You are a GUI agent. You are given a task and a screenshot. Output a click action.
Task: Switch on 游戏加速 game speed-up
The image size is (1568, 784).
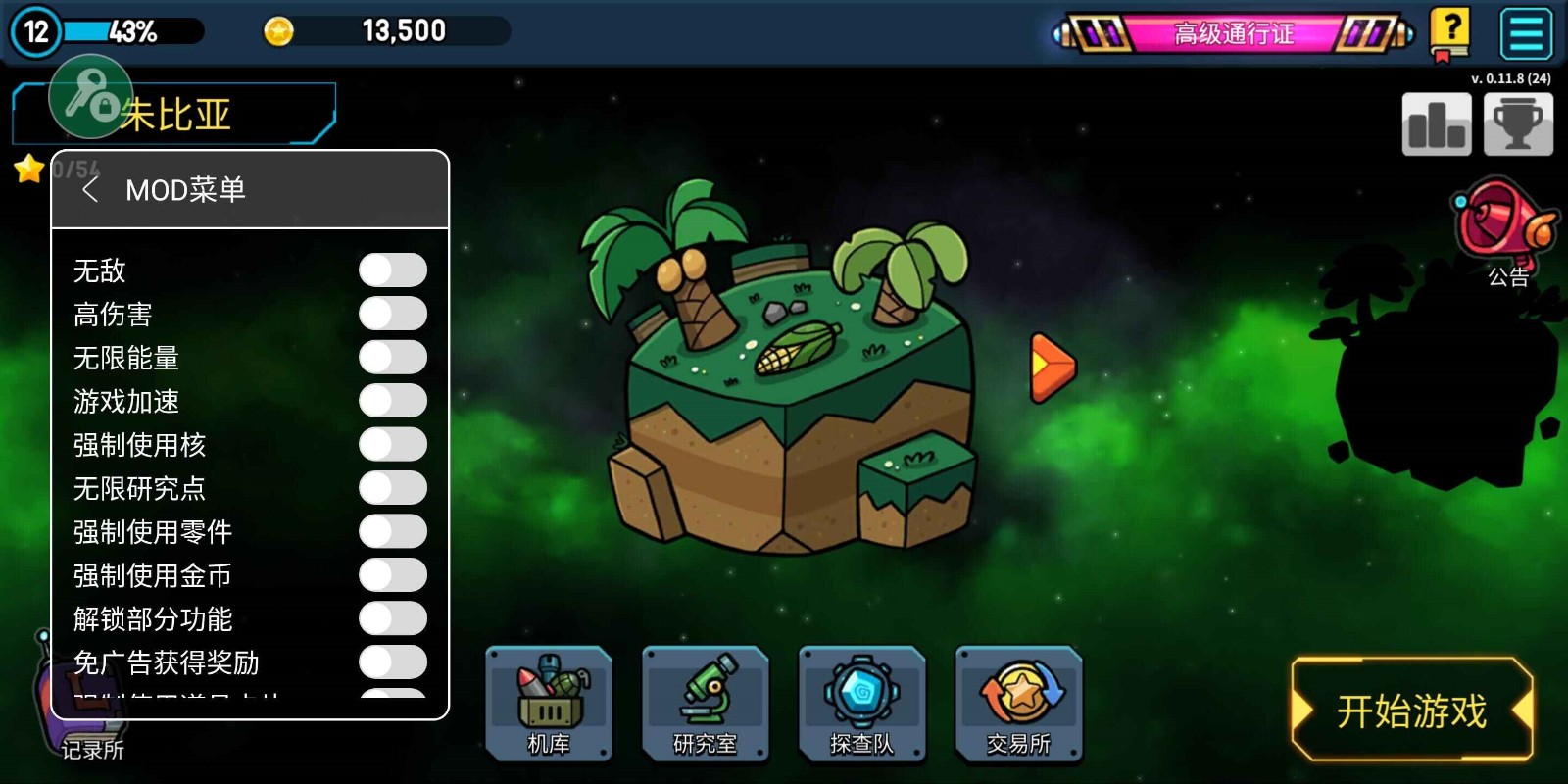tap(392, 401)
